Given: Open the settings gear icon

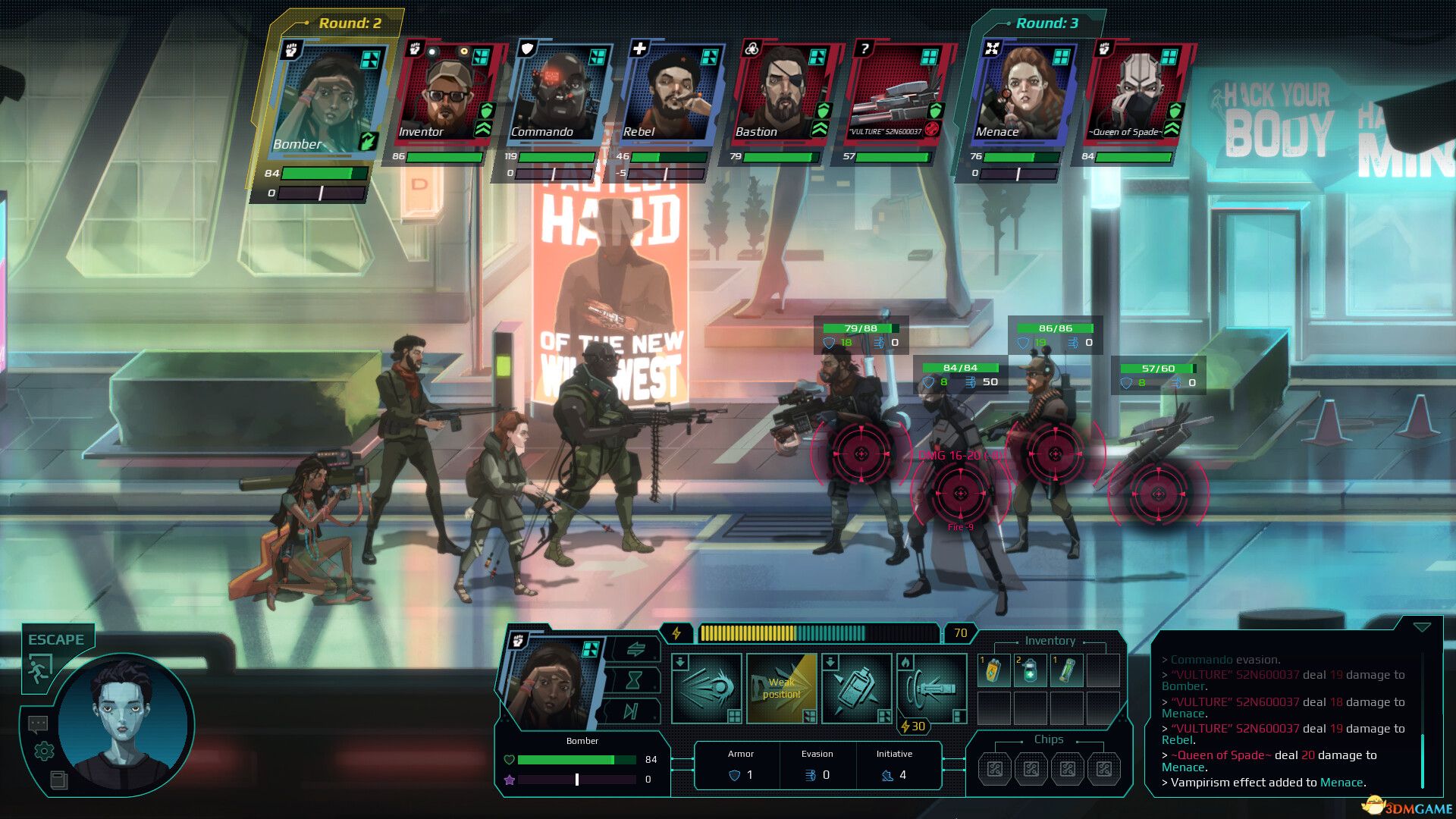Looking at the screenshot, I should (44, 751).
